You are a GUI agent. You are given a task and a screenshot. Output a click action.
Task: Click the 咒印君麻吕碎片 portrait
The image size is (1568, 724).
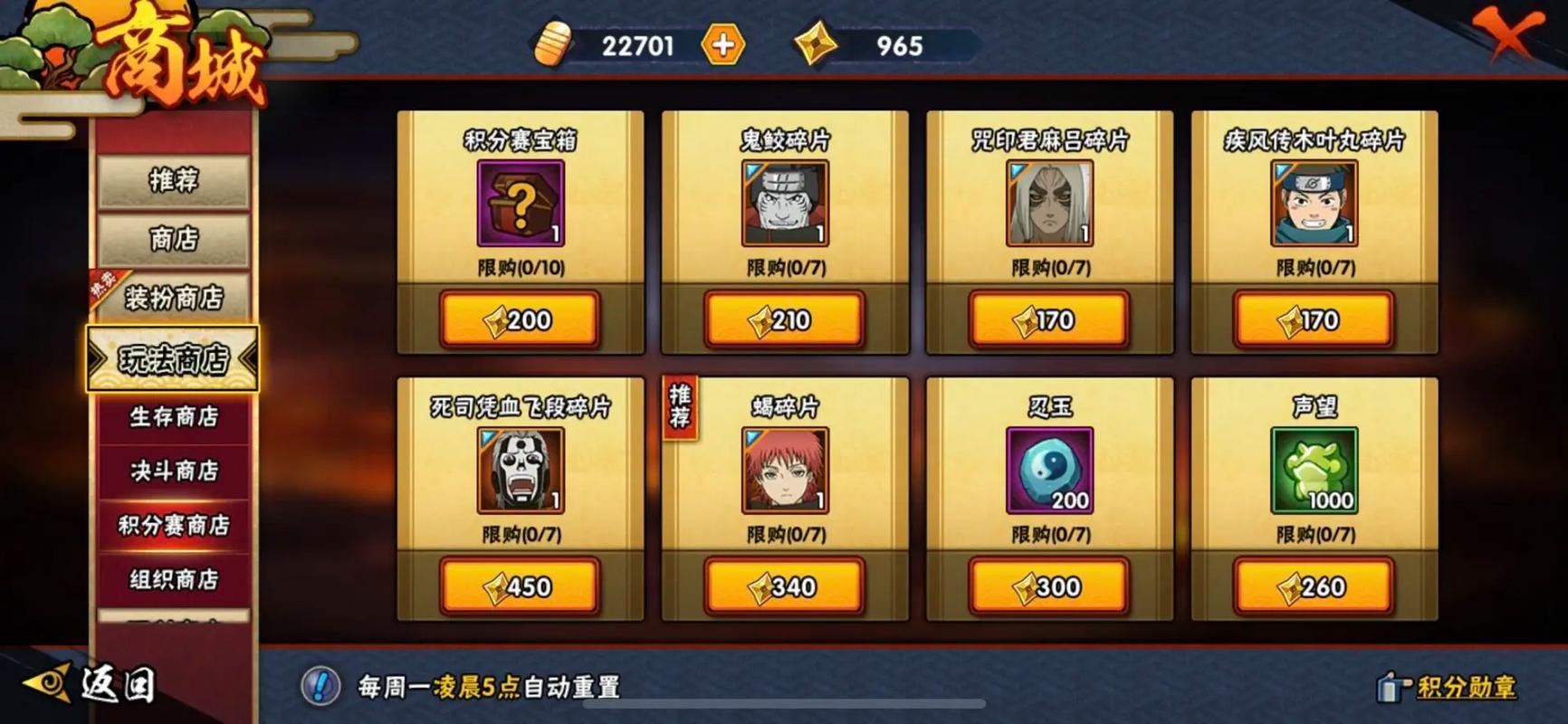[1048, 203]
